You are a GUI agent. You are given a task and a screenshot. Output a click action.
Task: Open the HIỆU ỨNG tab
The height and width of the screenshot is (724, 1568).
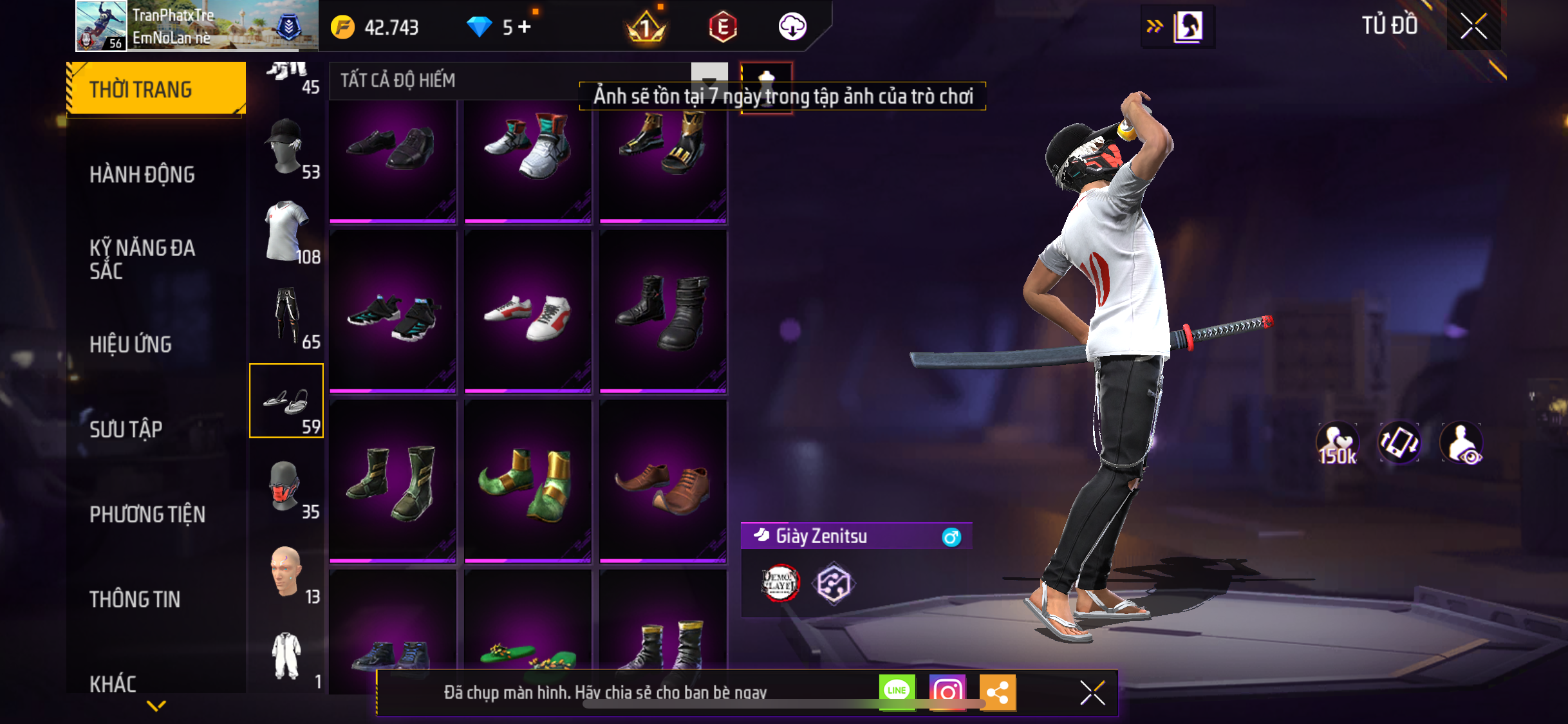[131, 344]
